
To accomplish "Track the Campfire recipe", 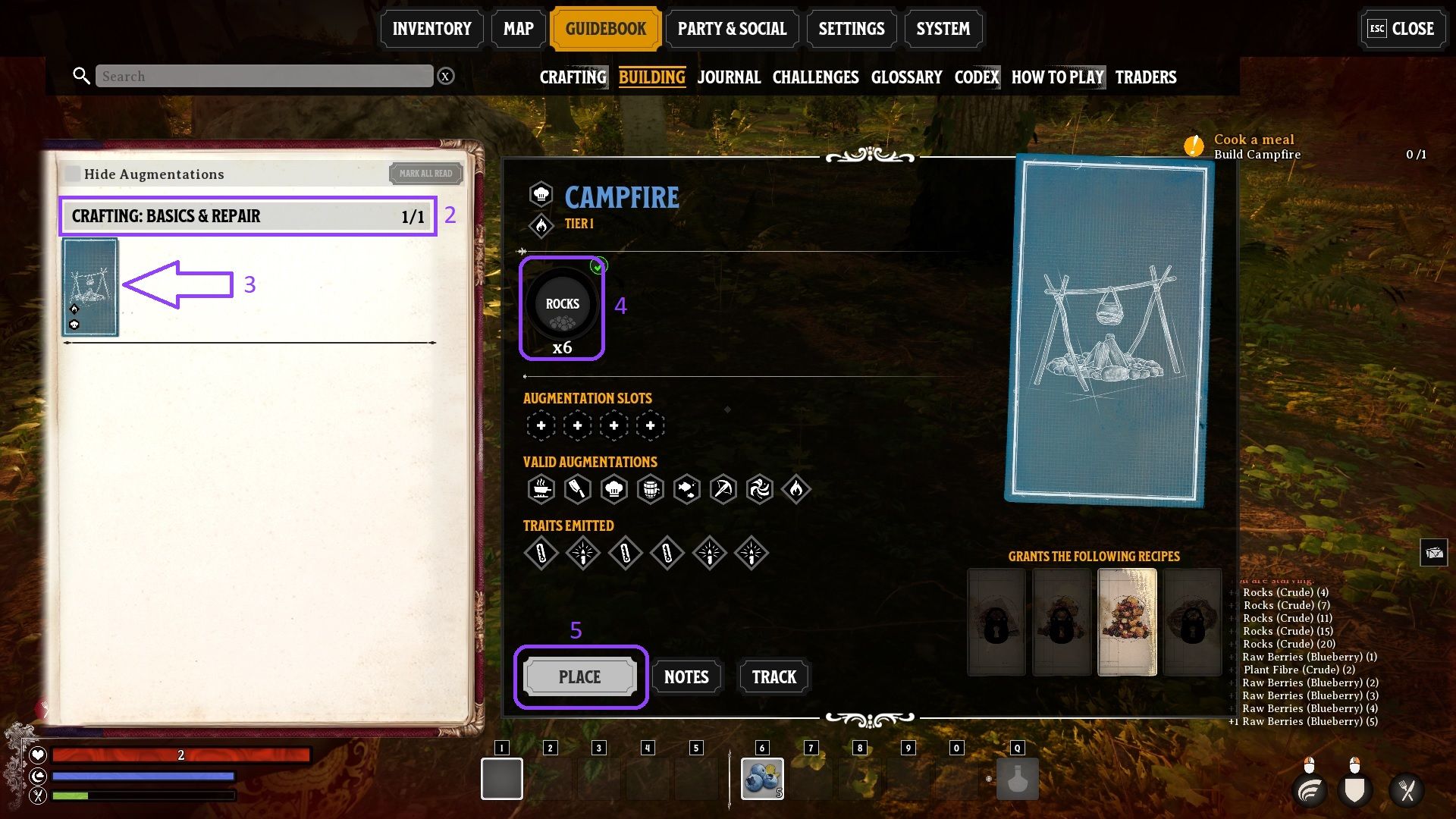I will (773, 677).
